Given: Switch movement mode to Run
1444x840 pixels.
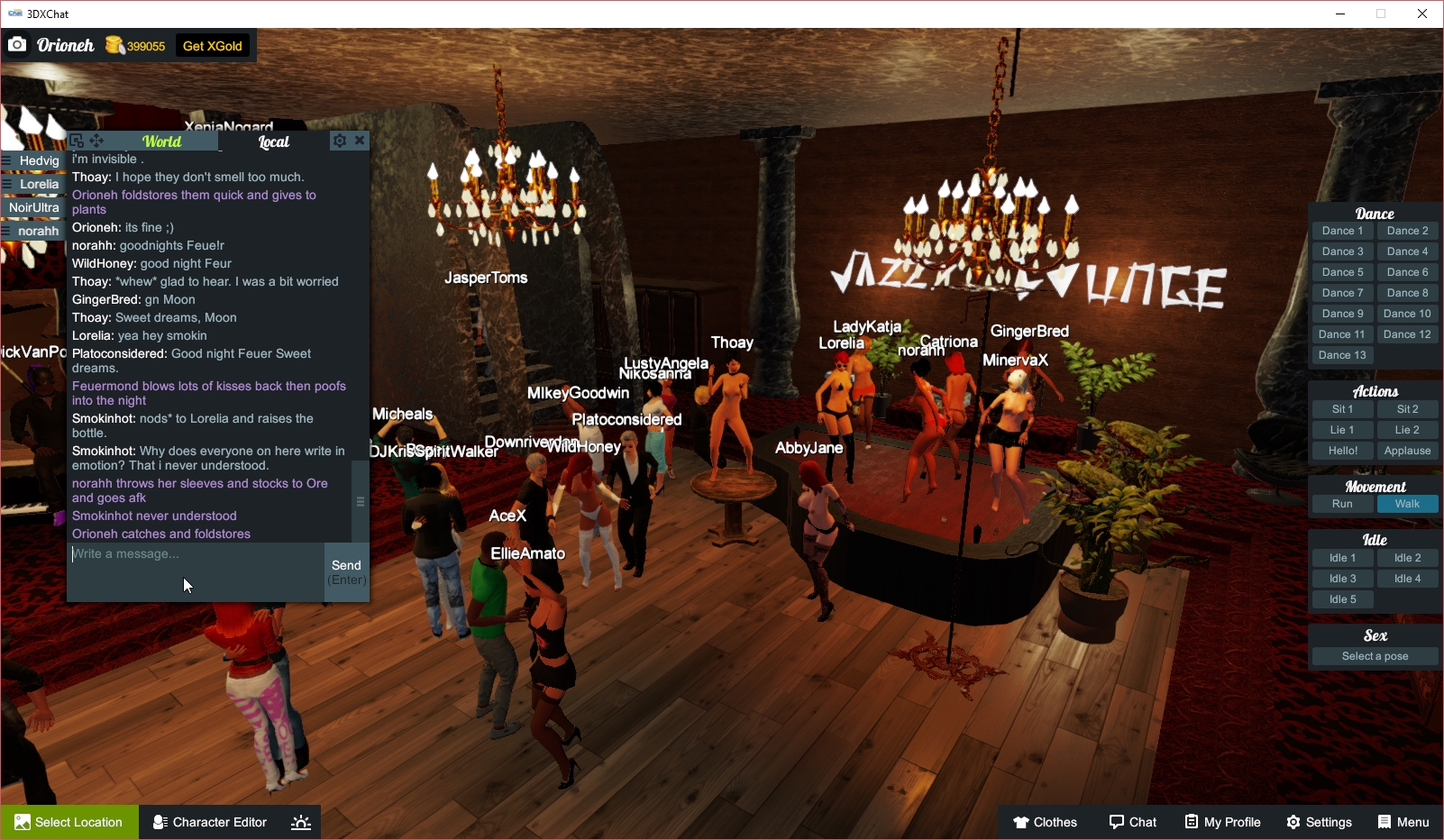Looking at the screenshot, I should coord(1342,504).
